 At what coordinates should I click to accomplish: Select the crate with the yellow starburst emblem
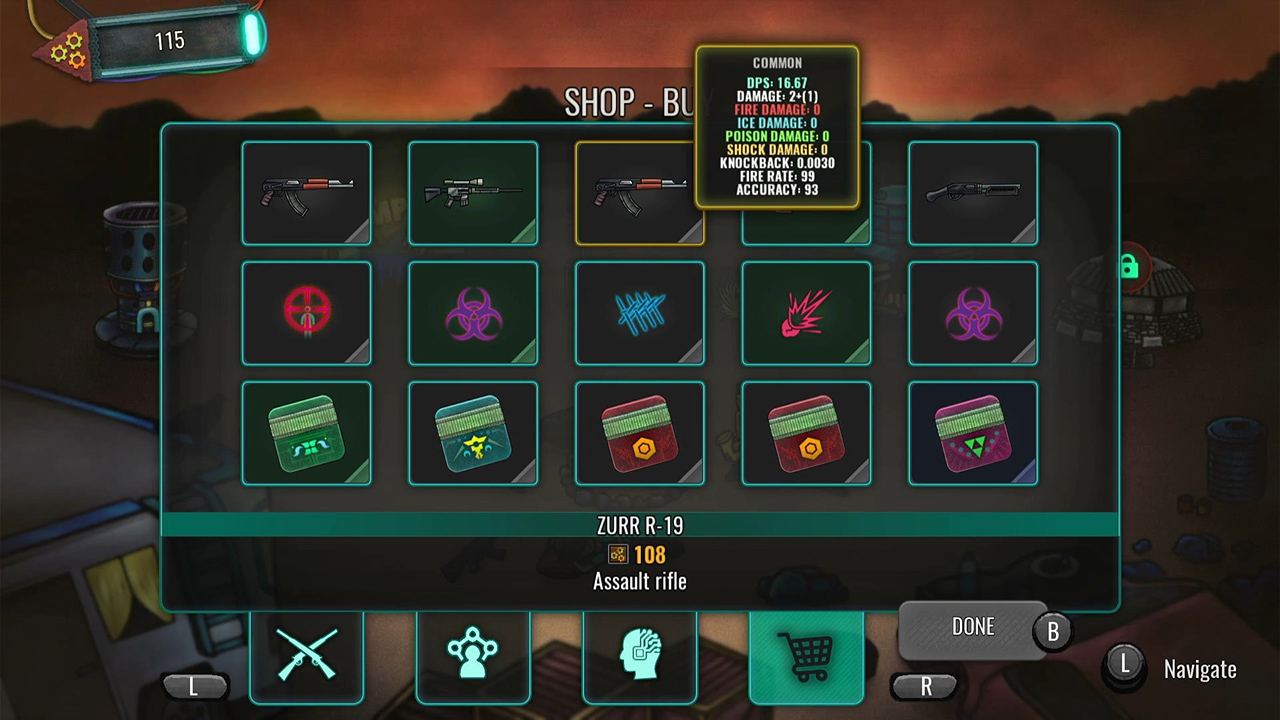[x=473, y=433]
